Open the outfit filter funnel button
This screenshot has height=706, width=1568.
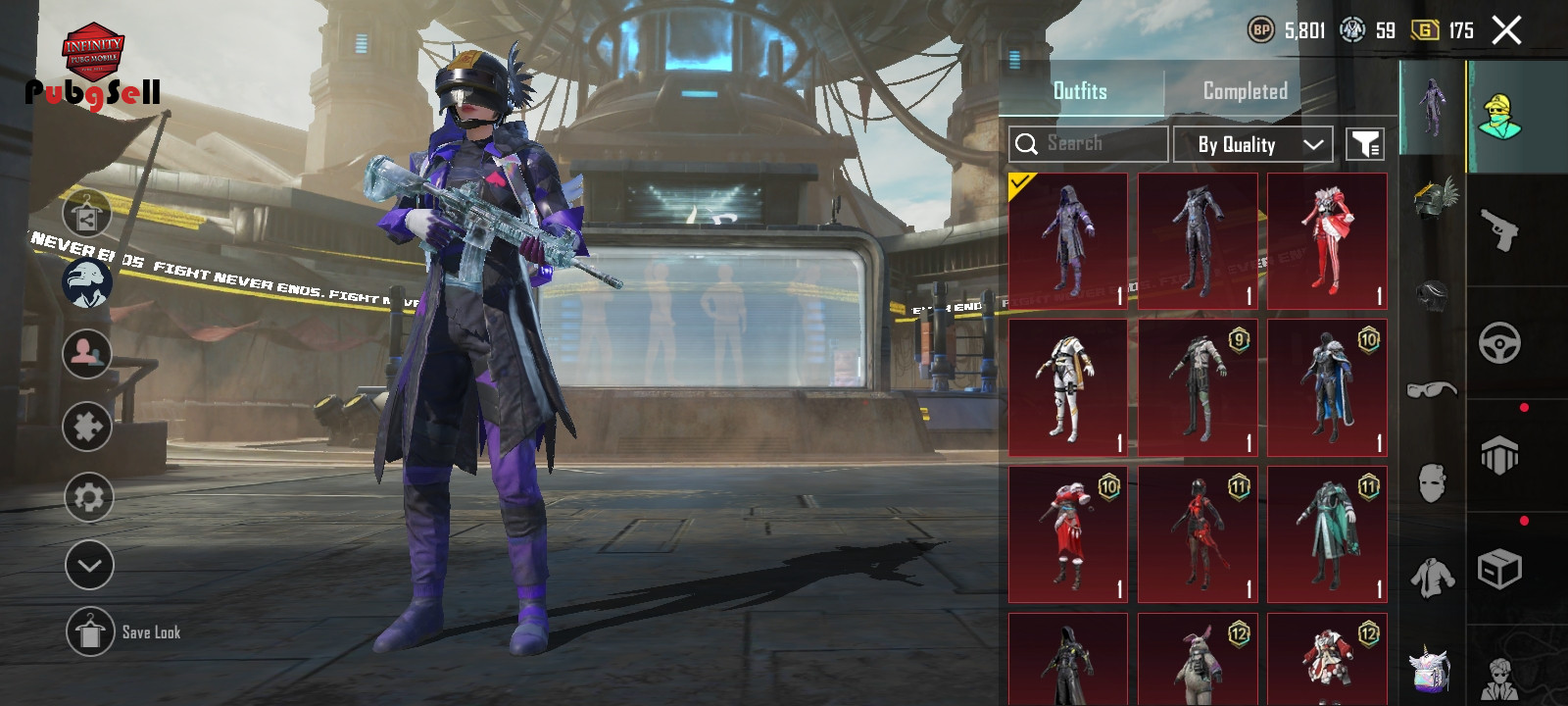[x=1364, y=144]
